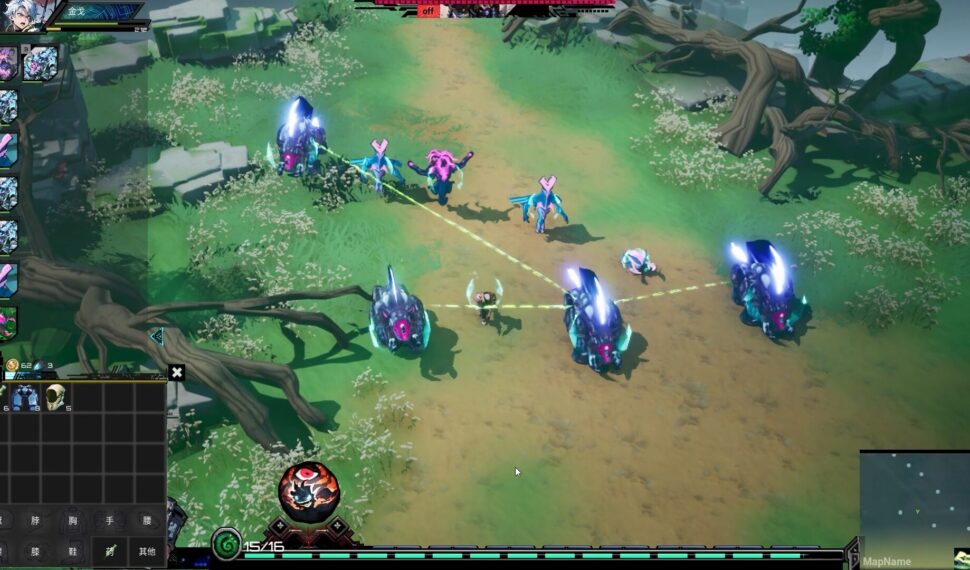Collapse the side panel with the arrow

click(x=156, y=337)
